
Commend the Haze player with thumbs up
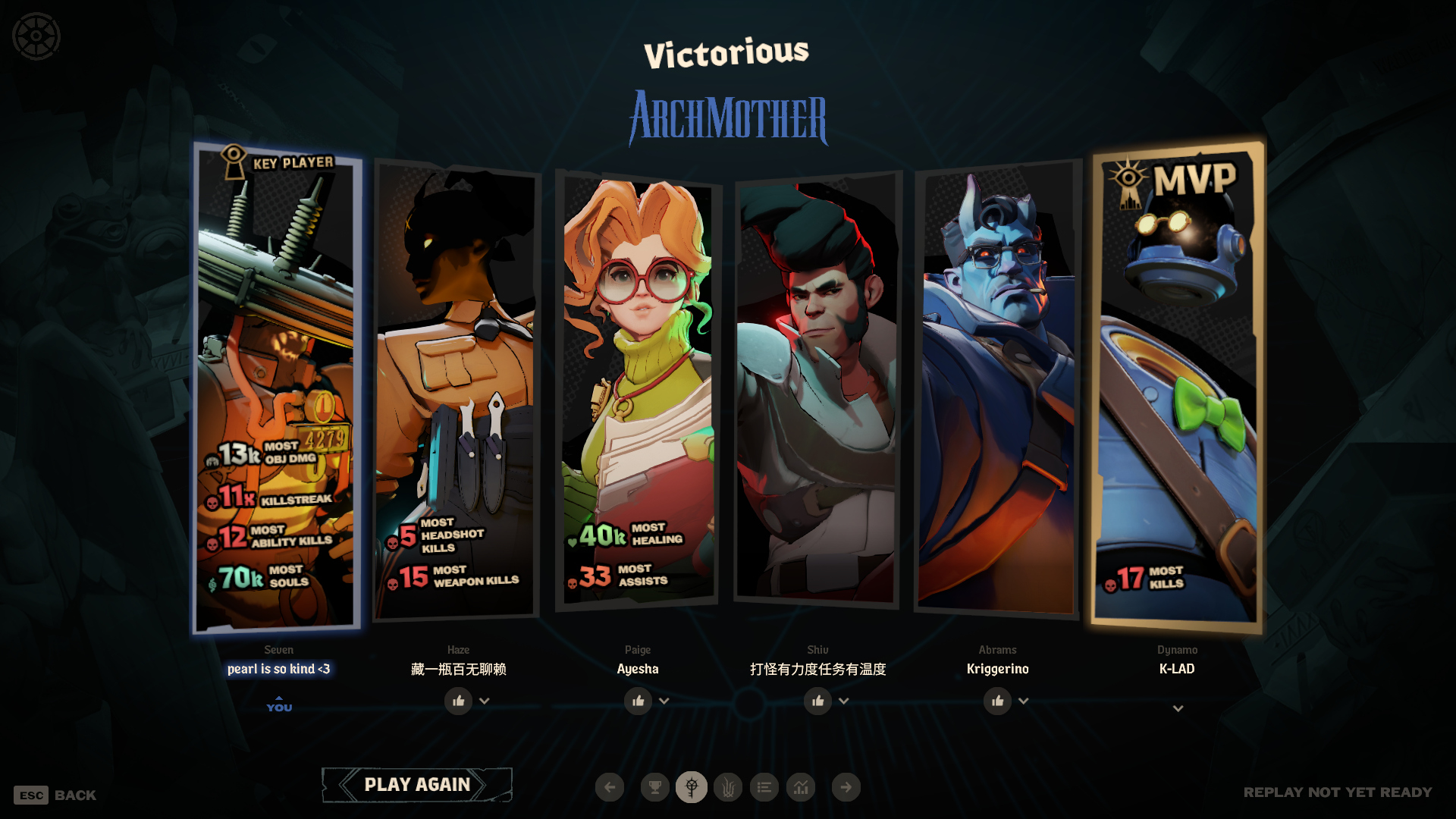click(458, 701)
